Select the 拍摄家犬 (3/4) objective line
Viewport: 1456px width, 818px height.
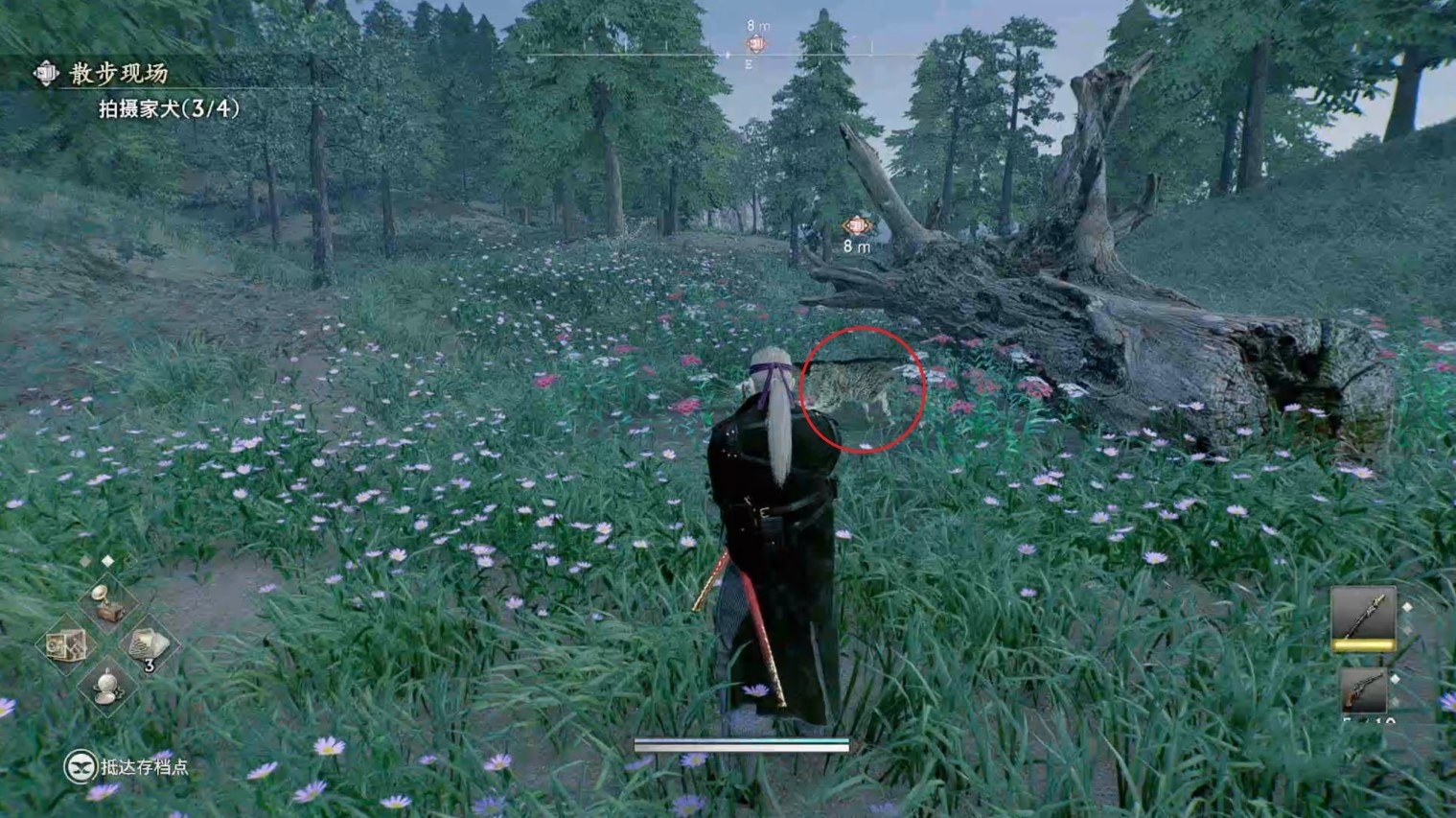[x=169, y=108]
